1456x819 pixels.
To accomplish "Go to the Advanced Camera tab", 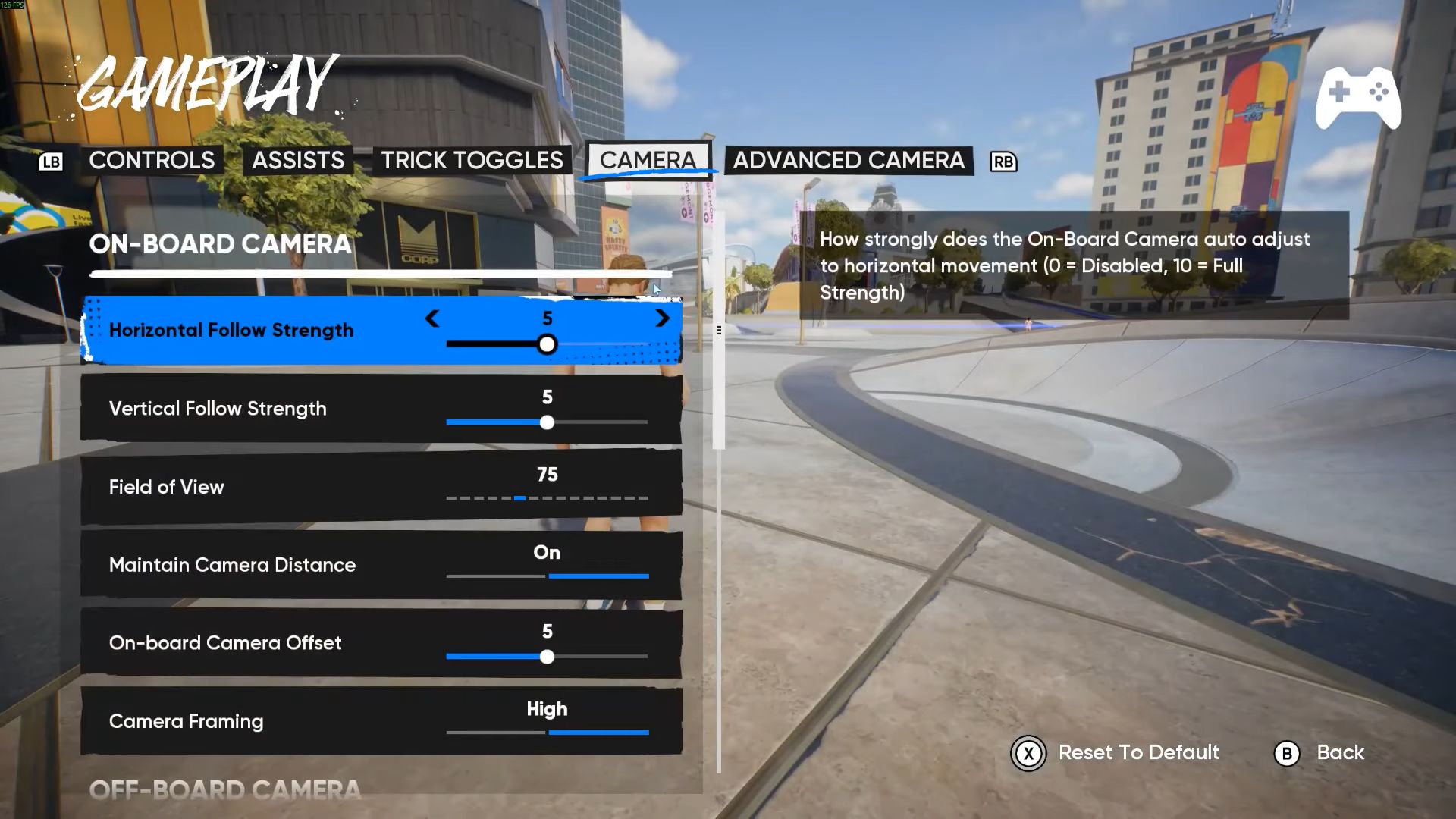I will (848, 161).
